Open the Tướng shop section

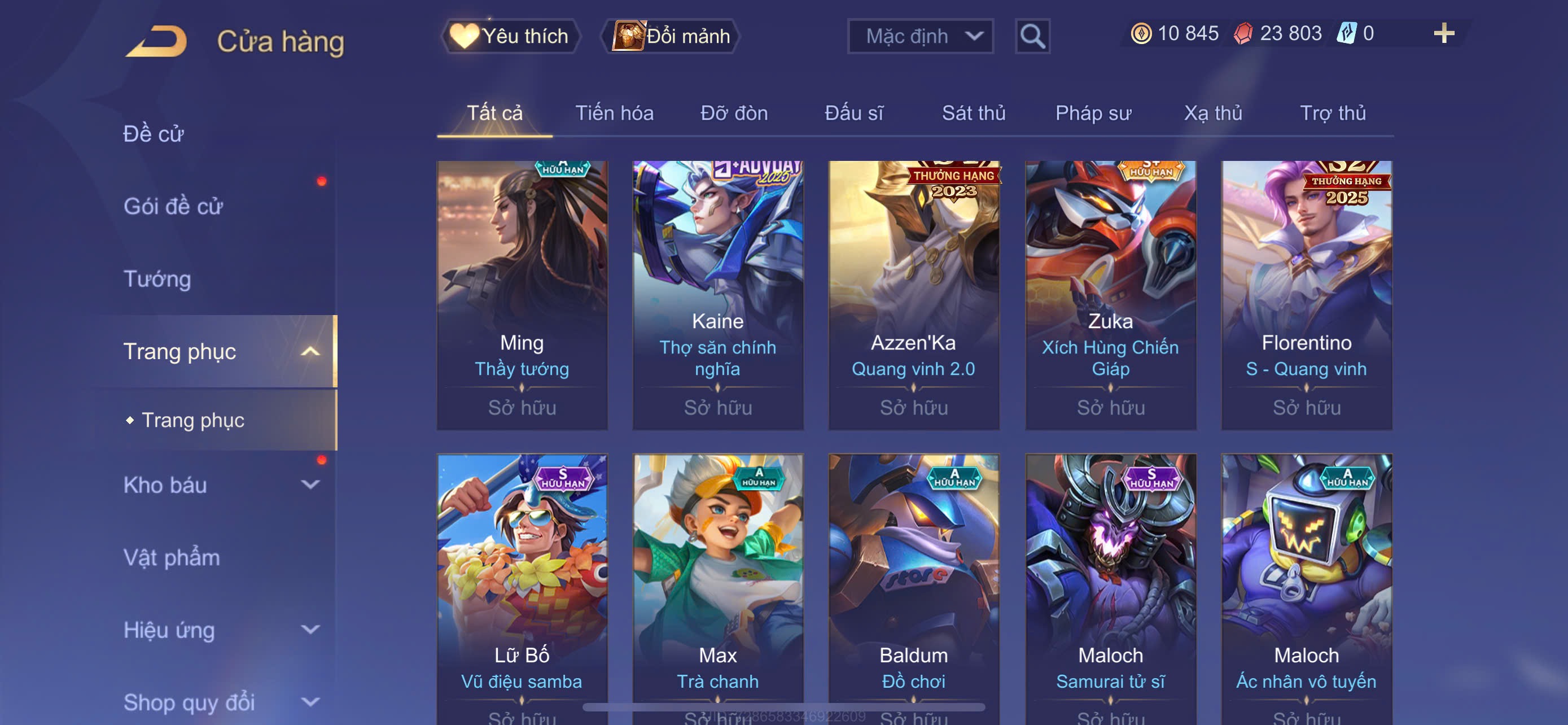coord(157,279)
